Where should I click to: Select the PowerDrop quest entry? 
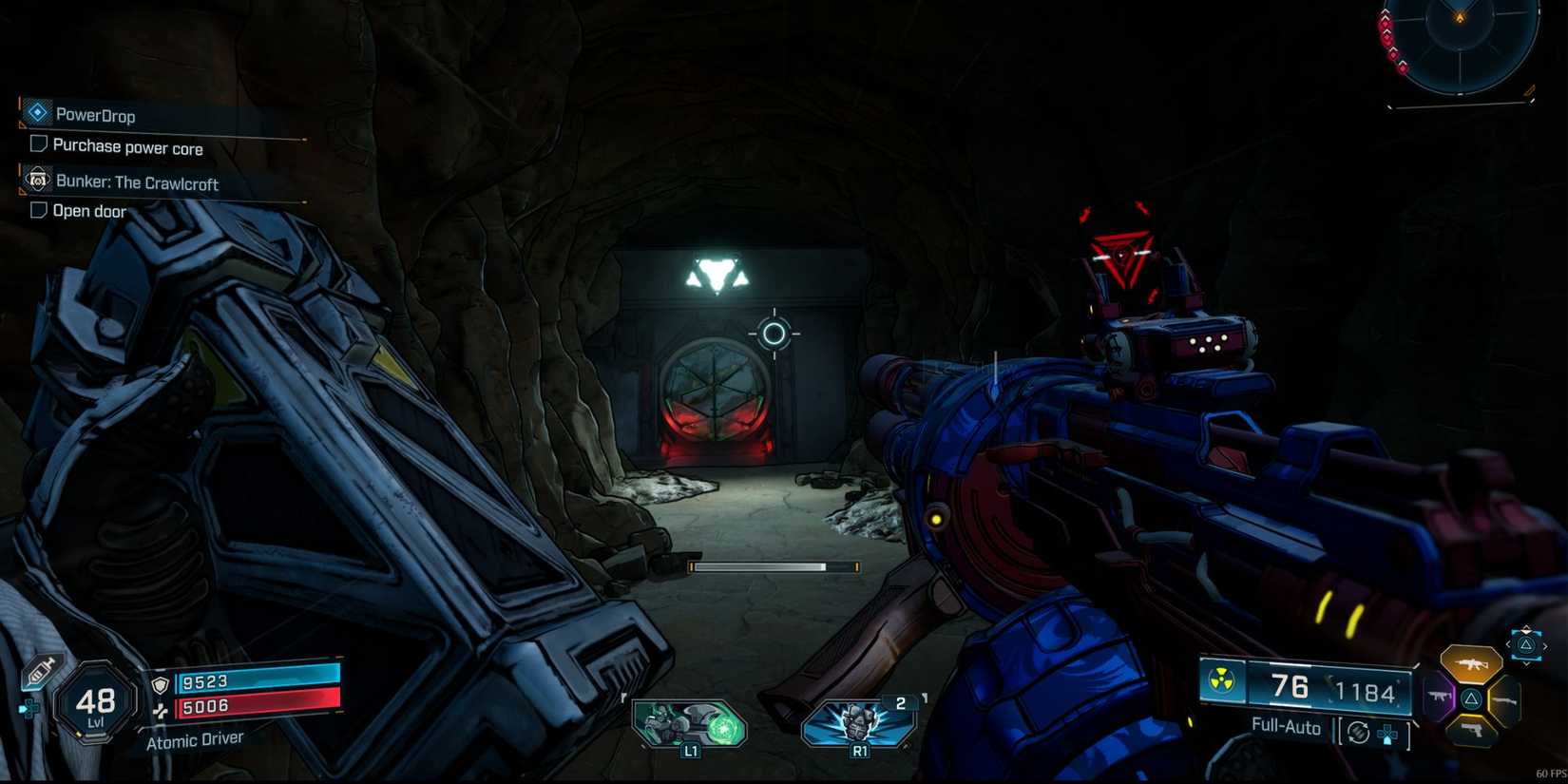97,113
